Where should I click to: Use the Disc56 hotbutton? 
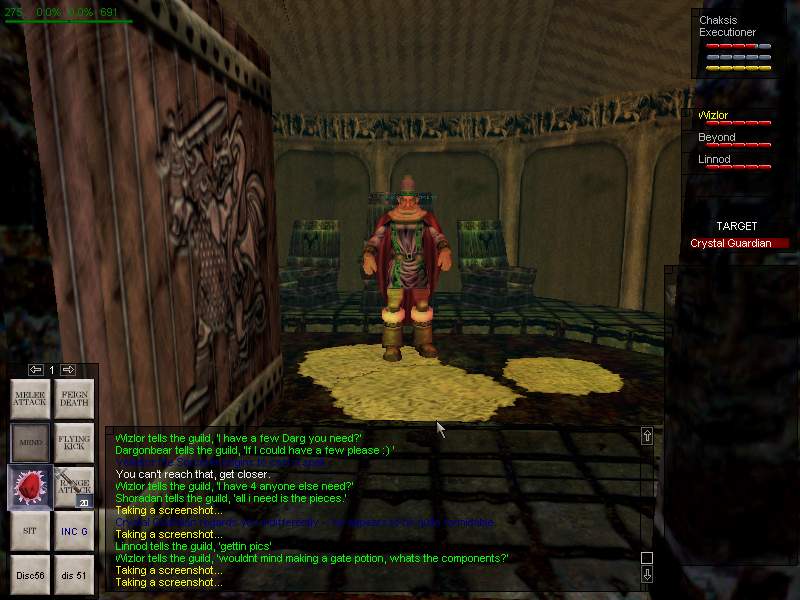tap(30, 575)
